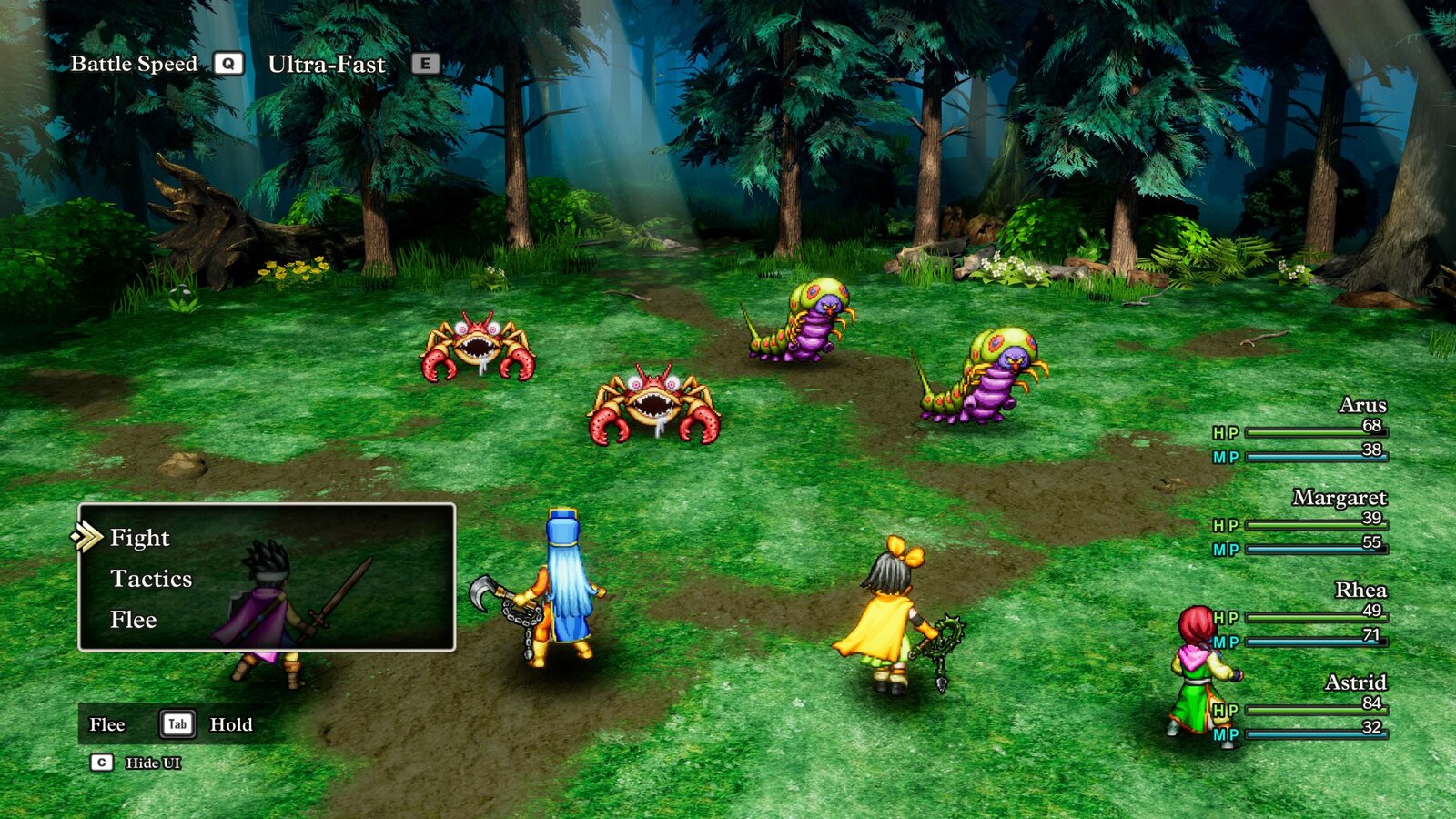Choose Flee from the command menu
The height and width of the screenshot is (819, 1456).
[133, 620]
